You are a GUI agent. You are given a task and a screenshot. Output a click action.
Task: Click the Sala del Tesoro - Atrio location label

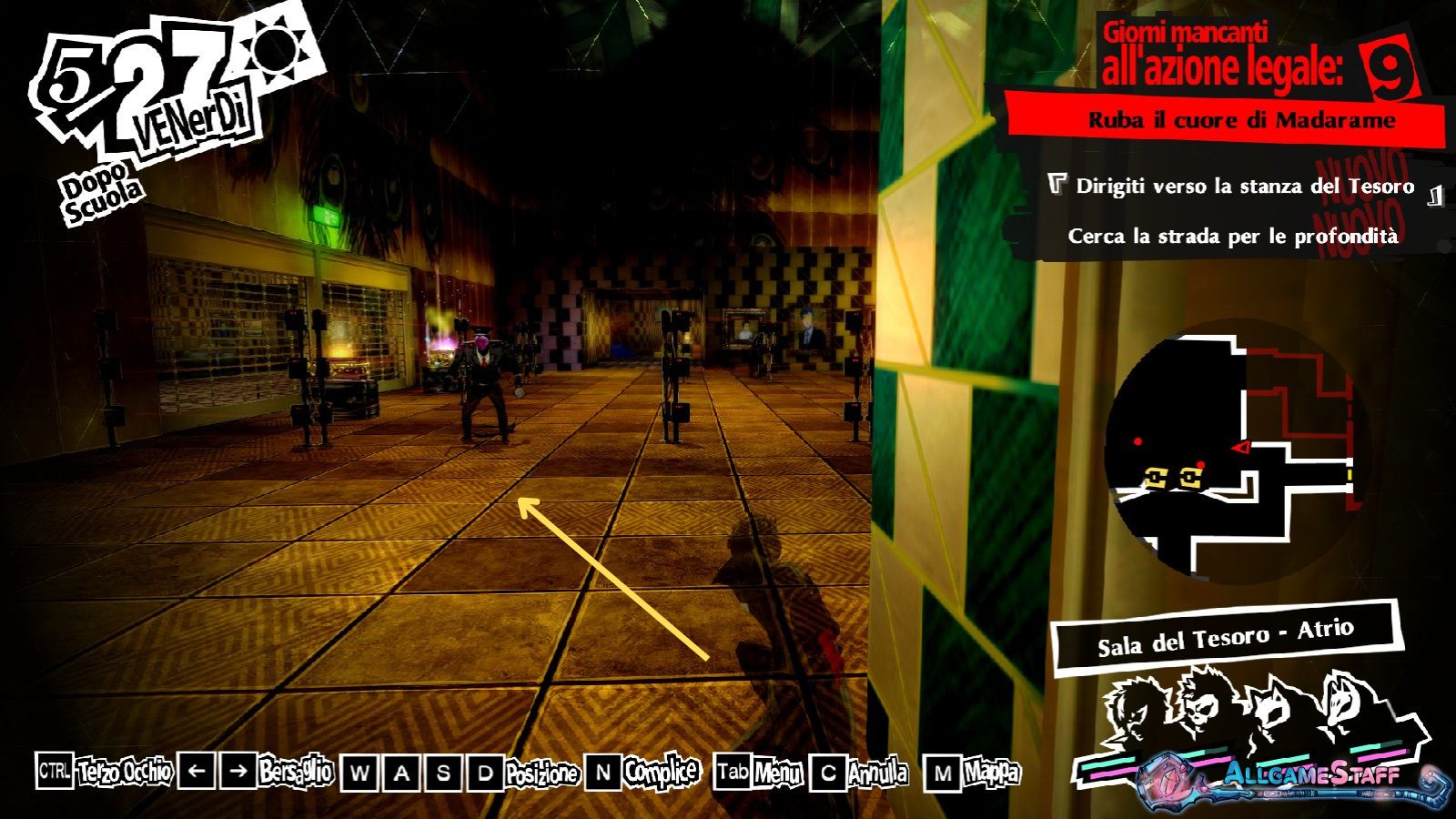pyautogui.click(x=1225, y=636)
